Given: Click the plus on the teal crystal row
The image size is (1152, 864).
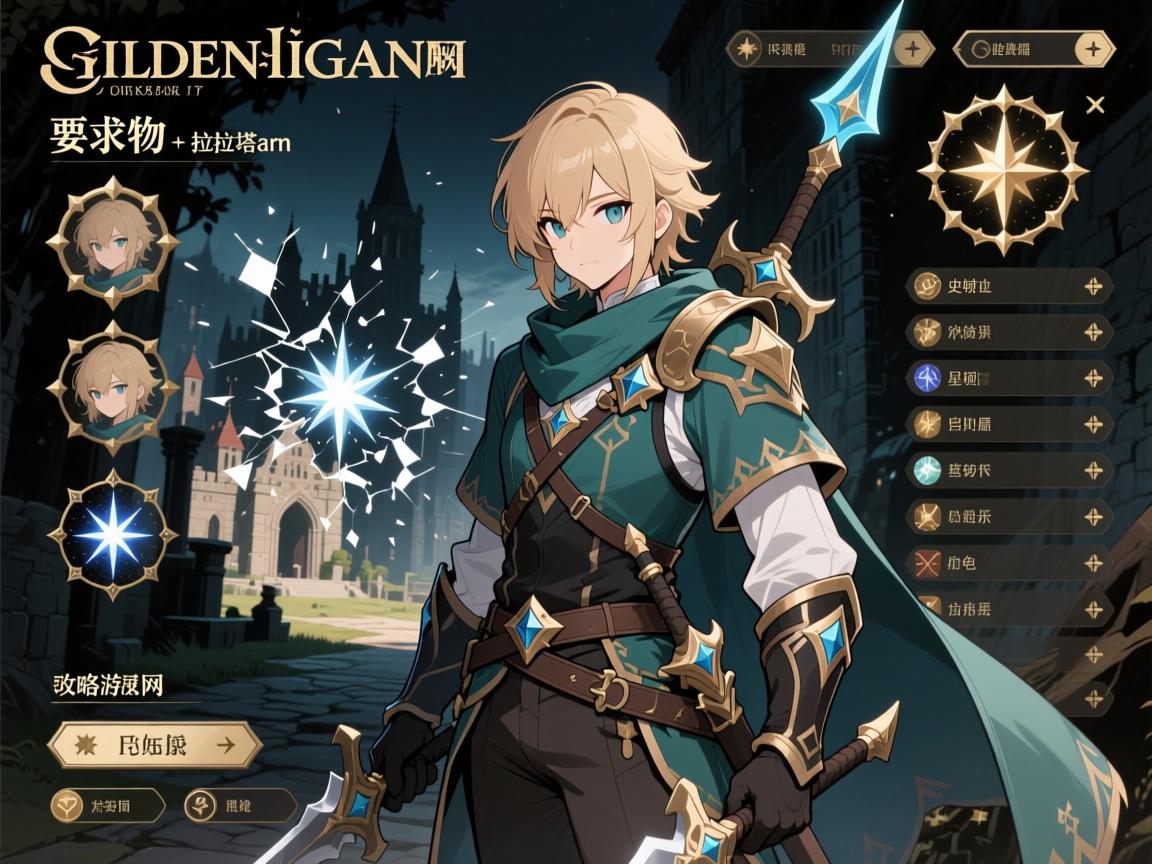Looking at the screenshot, I should pos(1094,469).
